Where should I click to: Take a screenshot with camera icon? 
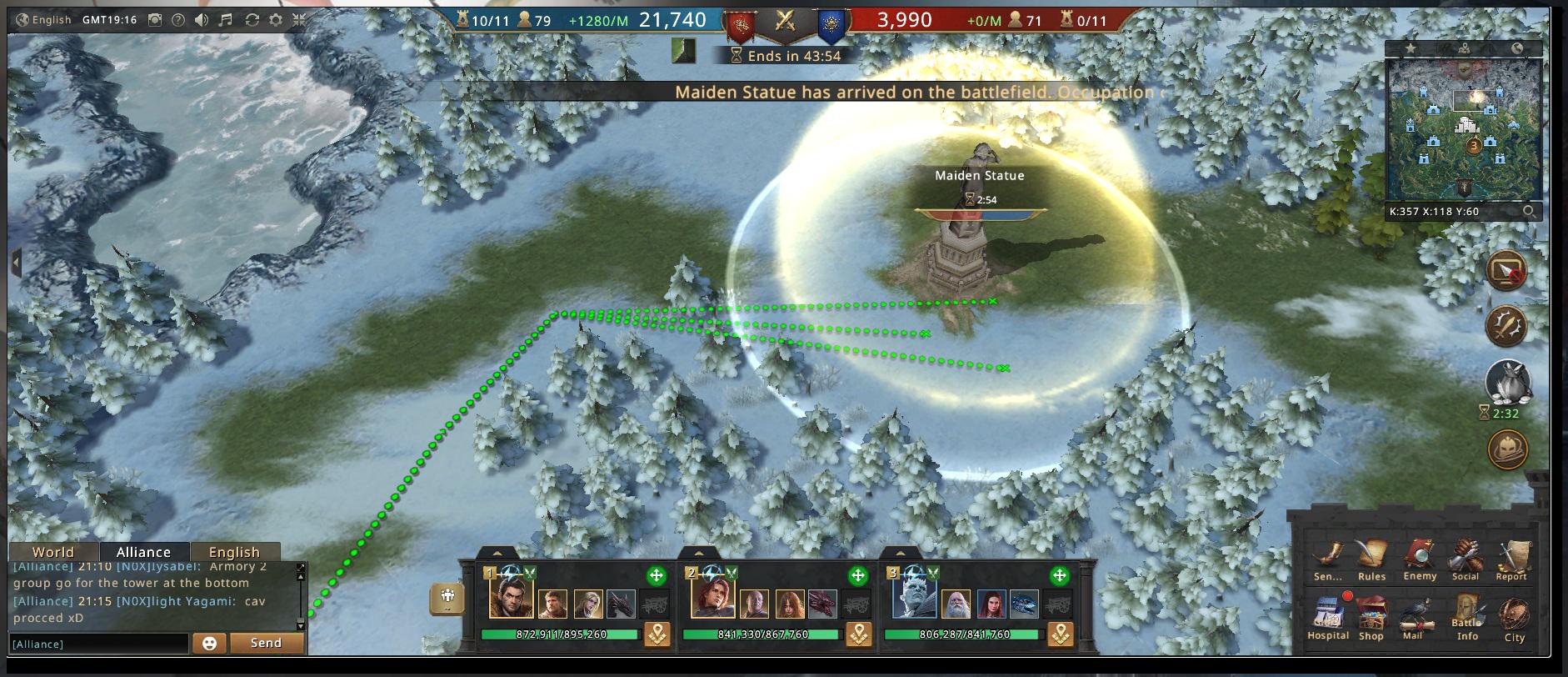click(154, 20)
